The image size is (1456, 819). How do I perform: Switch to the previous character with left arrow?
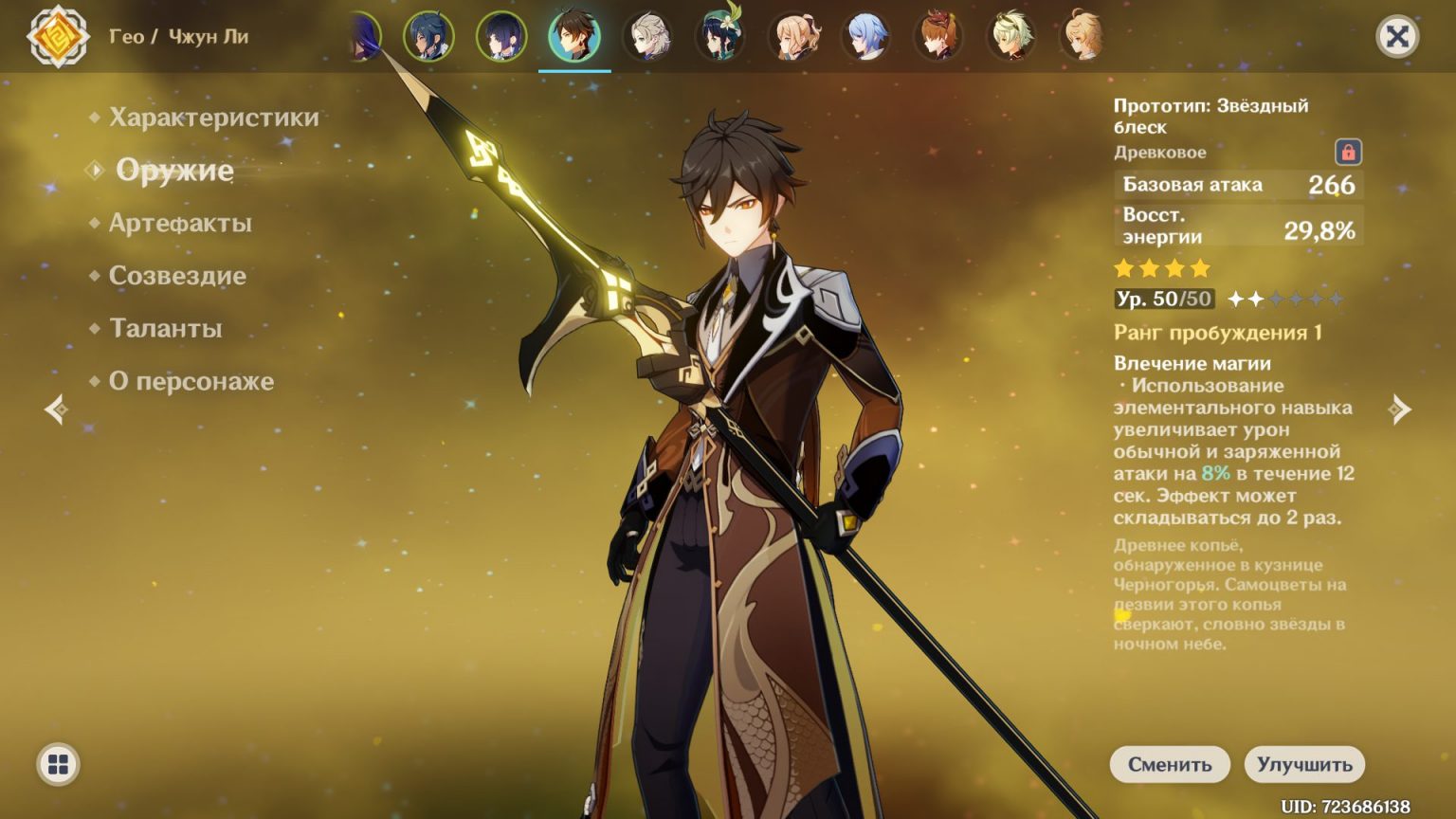click(x=56, y=409)
